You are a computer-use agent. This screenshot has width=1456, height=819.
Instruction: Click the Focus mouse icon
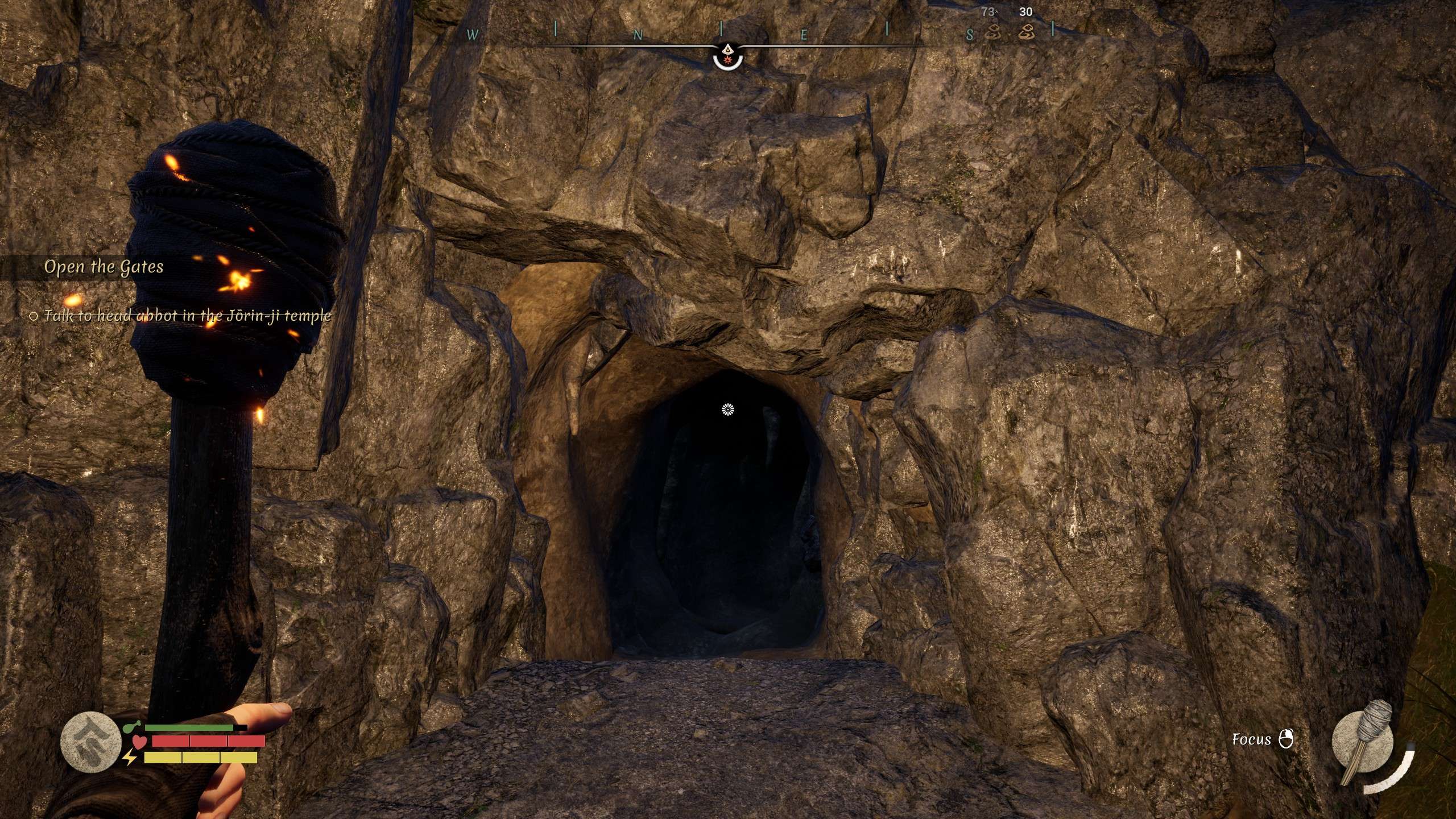point(1287,739)
